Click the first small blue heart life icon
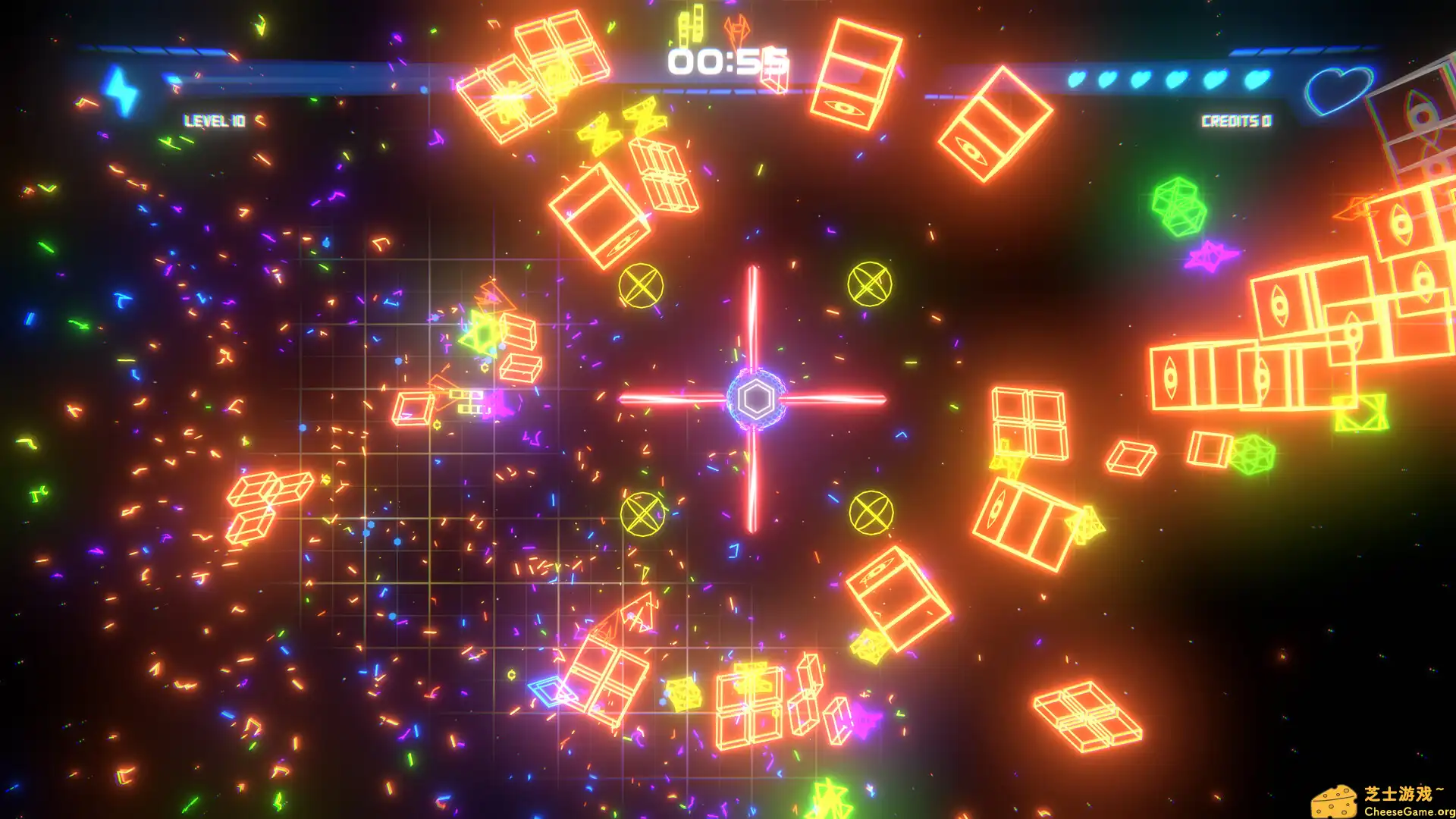 (x=1078, y=80)
